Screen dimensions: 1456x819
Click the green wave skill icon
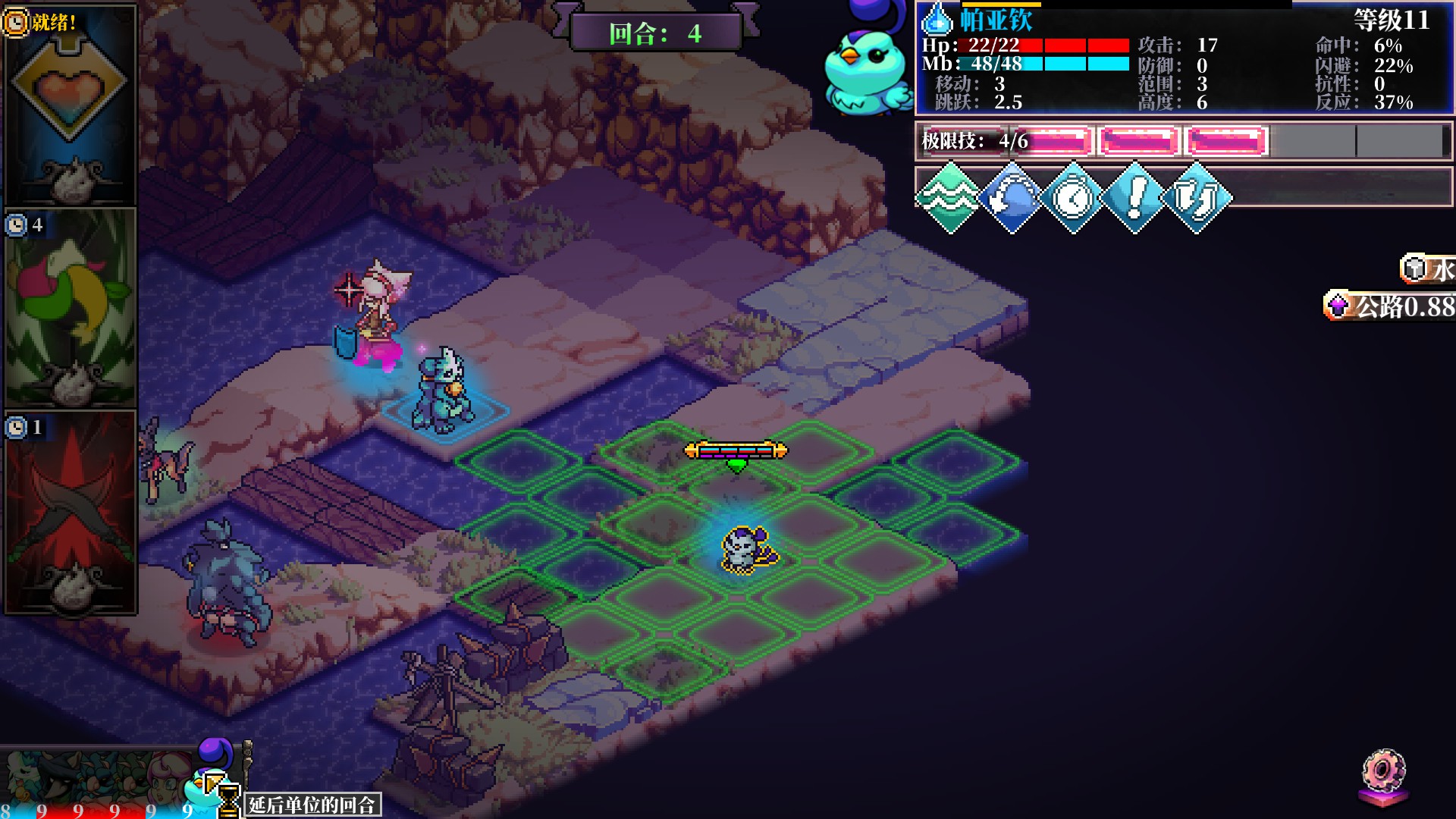(x=949, y=198)
